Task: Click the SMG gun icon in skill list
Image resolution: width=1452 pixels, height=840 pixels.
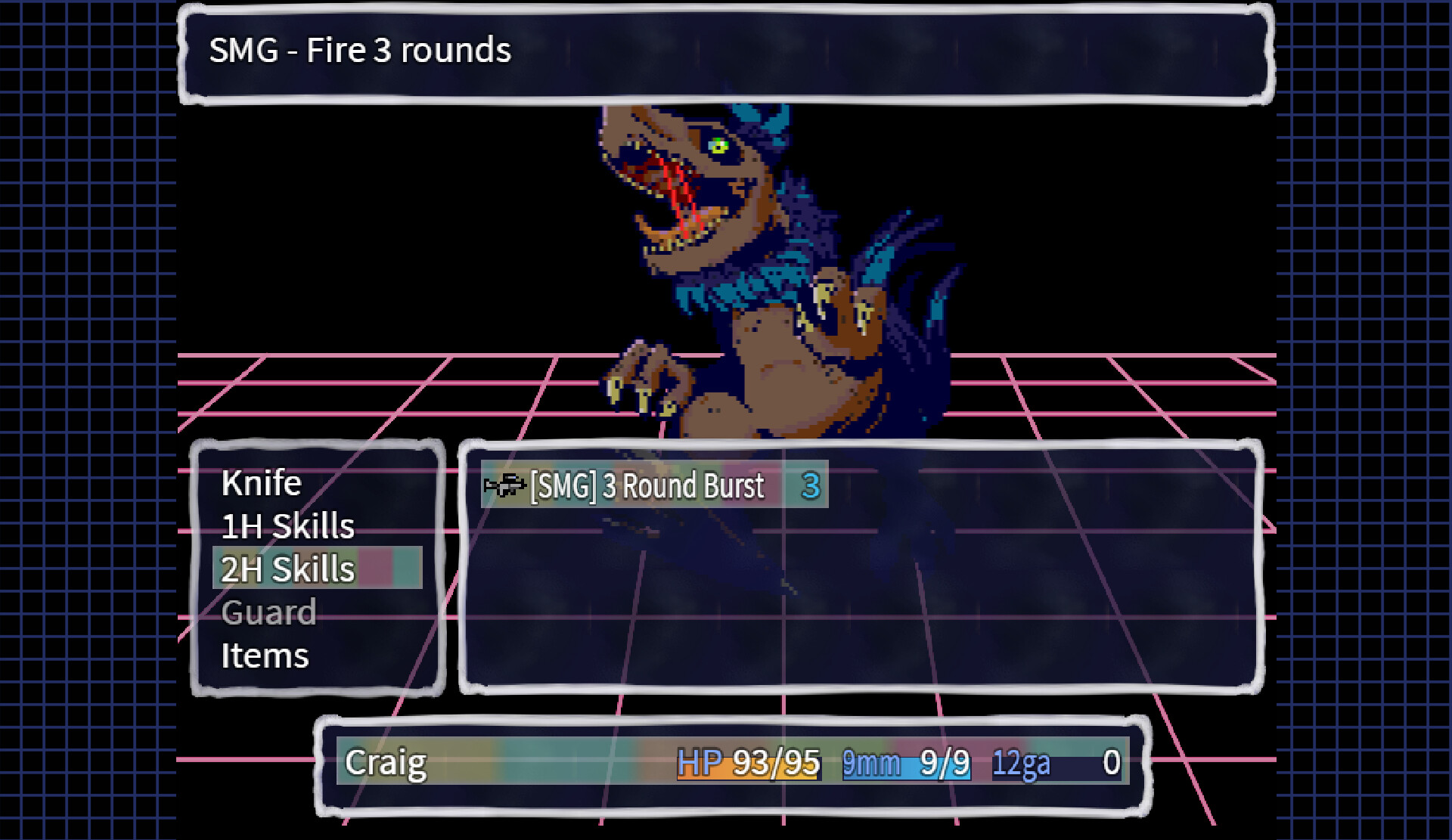Action: click(503, 486)
